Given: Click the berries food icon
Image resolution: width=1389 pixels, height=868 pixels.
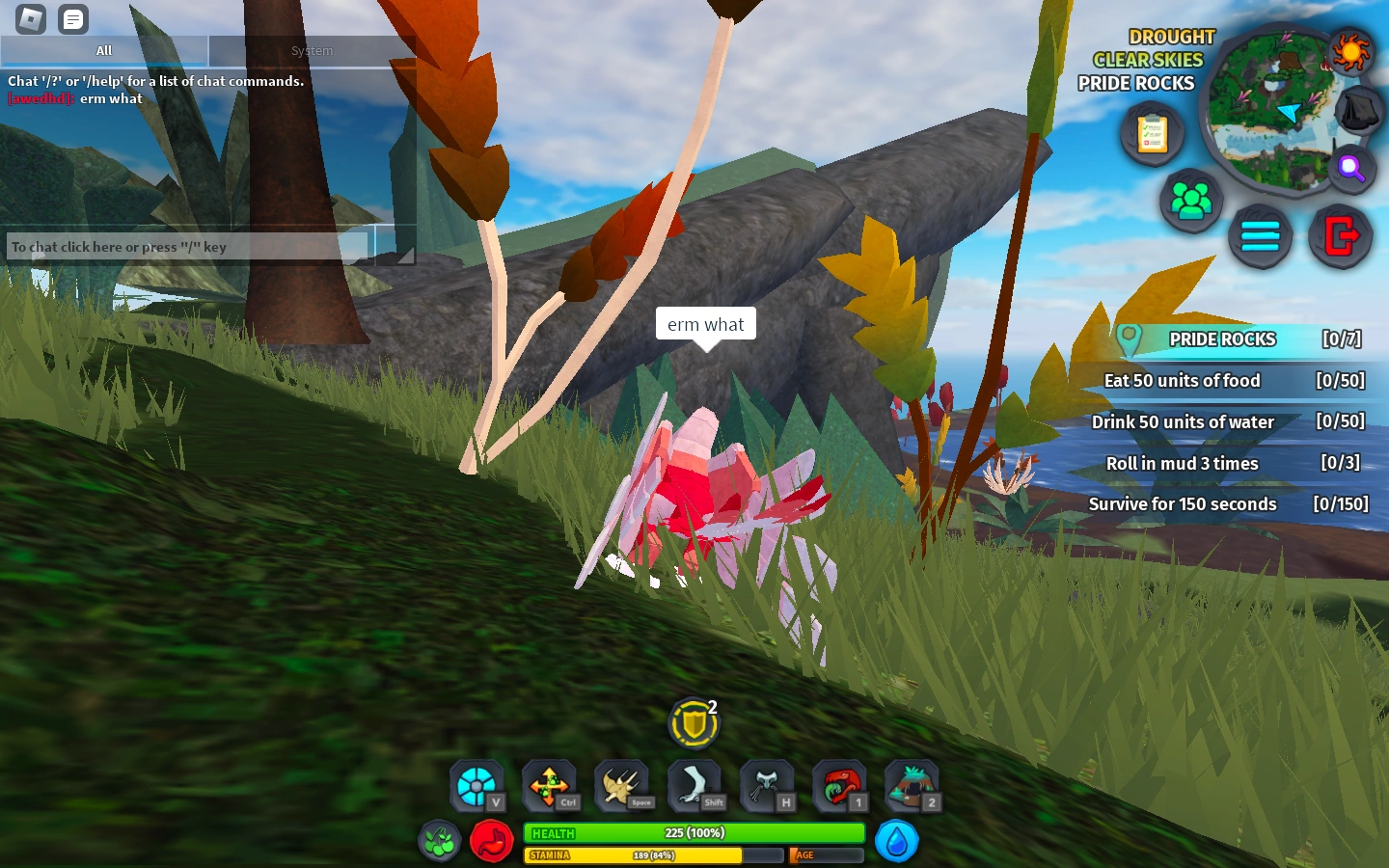Looking at the screenshot, I should [x=439, y=840].
